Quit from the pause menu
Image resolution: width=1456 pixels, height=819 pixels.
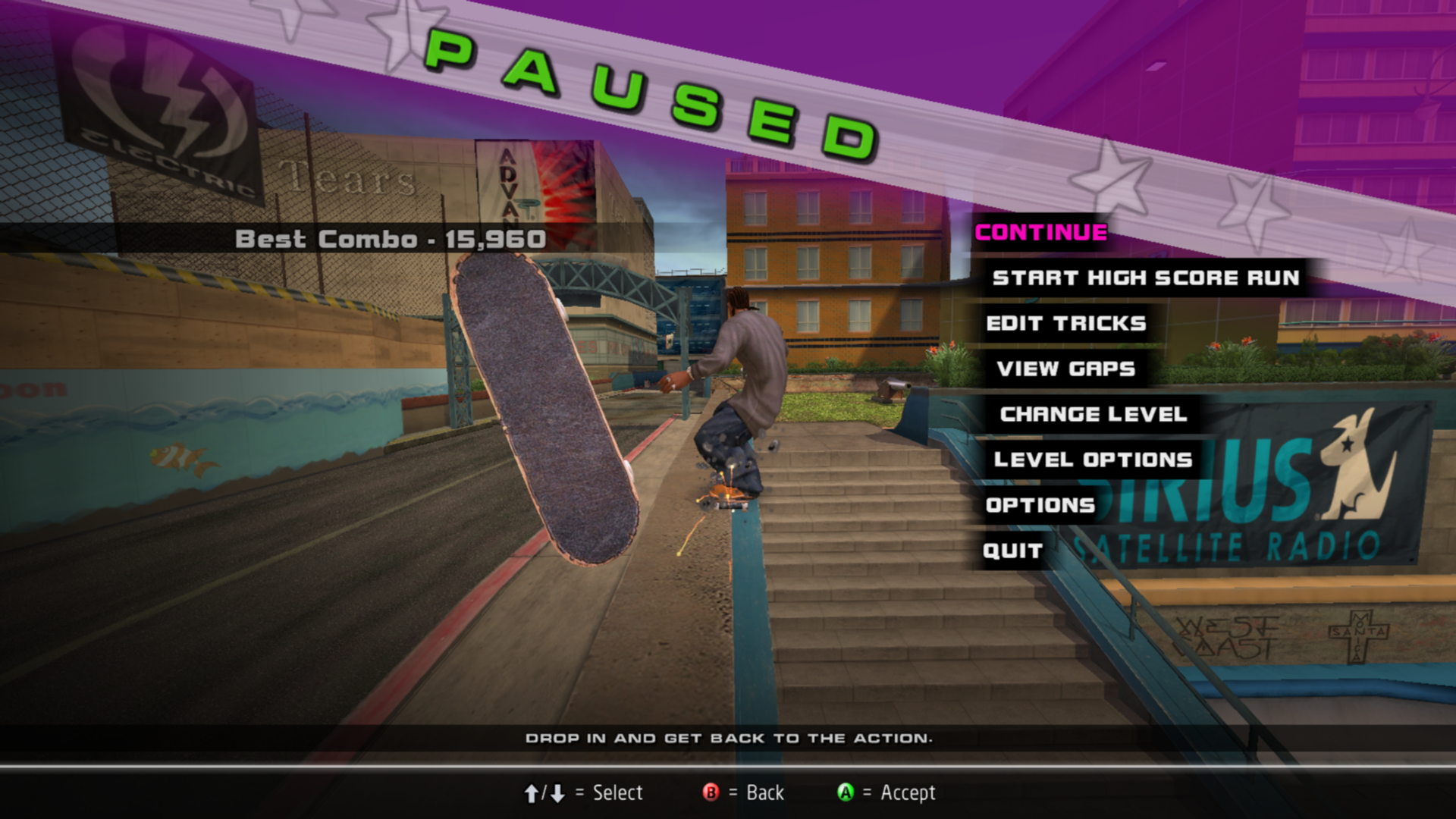[1012, 551]
